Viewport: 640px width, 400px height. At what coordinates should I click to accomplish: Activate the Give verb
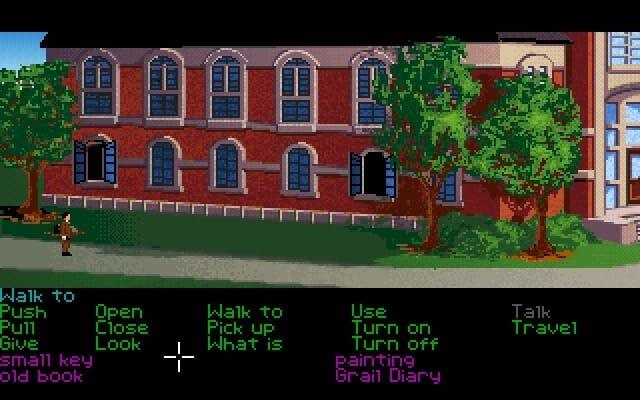[x=20, y=344]
